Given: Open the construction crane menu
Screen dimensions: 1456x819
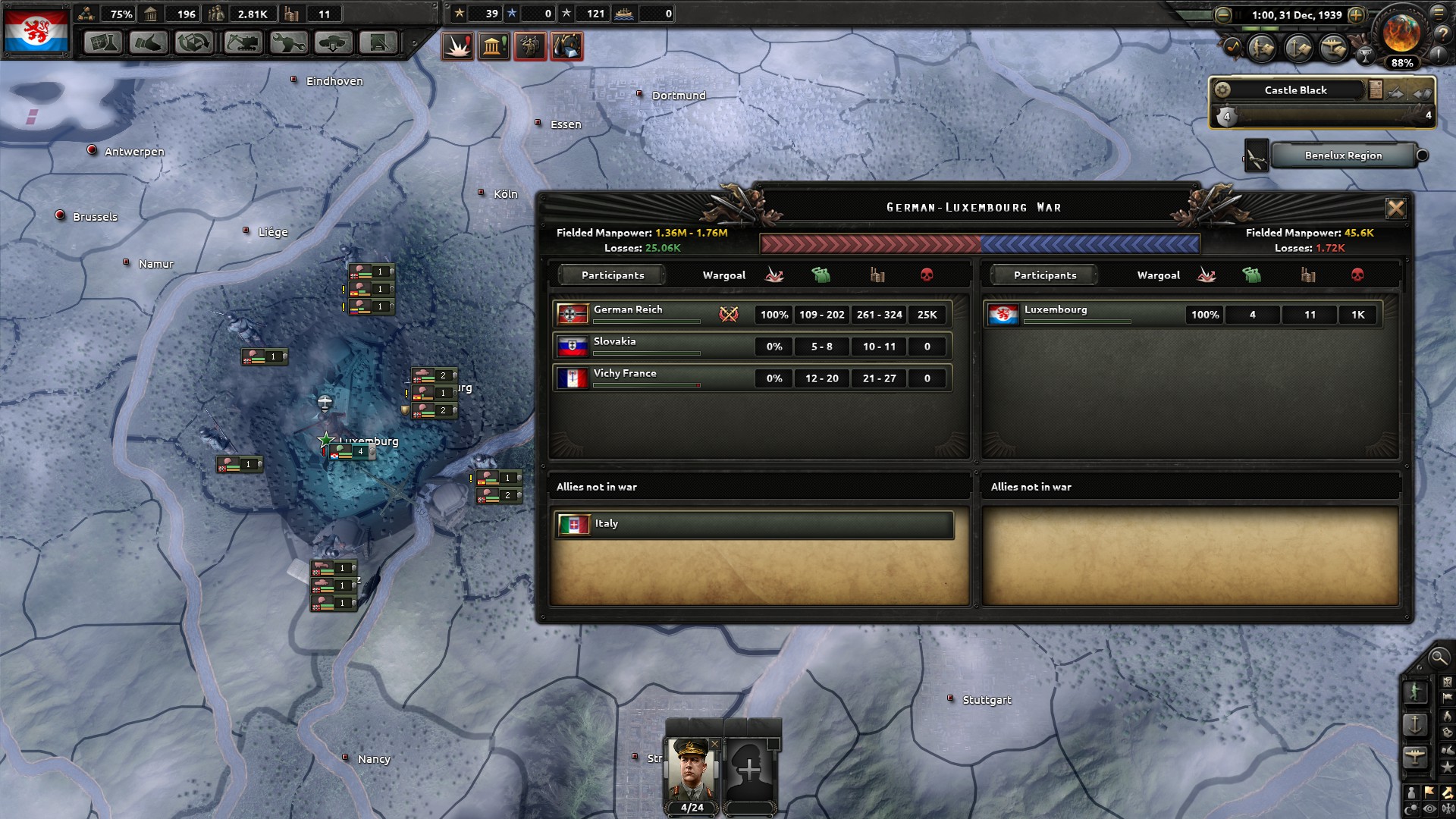Looking at the screenshot, I should coord(242,43).
